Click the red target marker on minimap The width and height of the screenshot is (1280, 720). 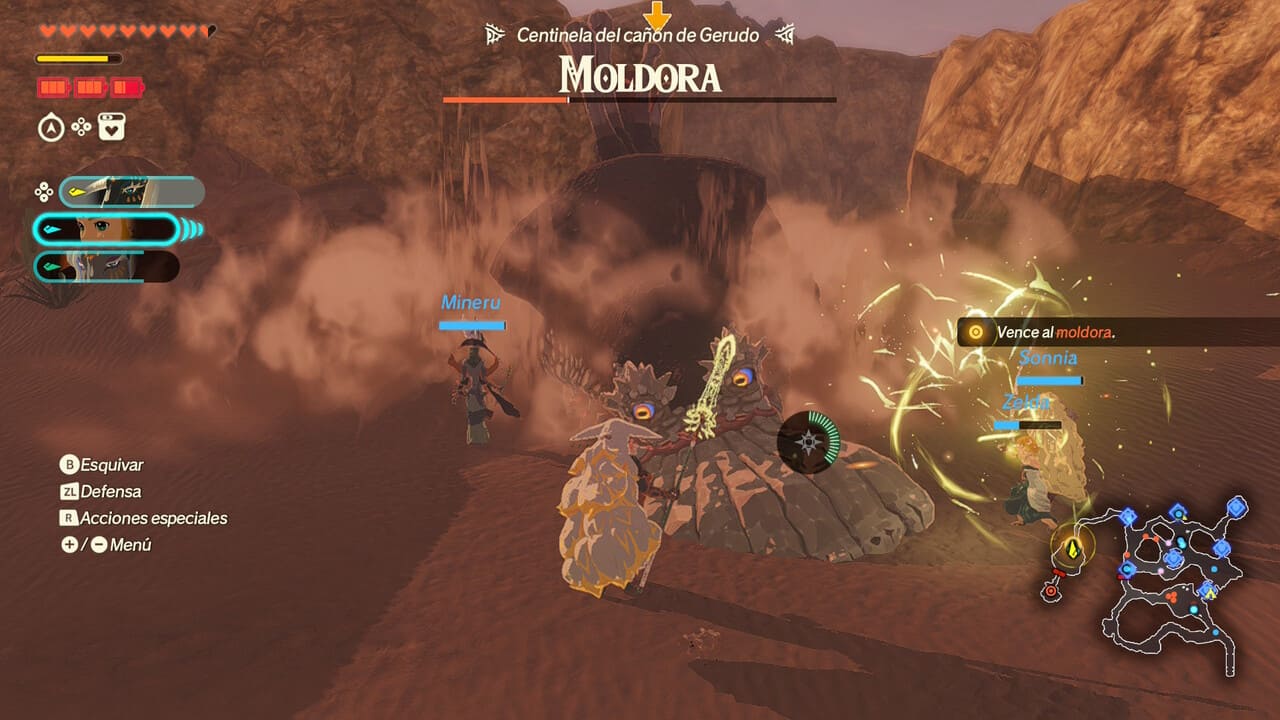pos(1050,592)
